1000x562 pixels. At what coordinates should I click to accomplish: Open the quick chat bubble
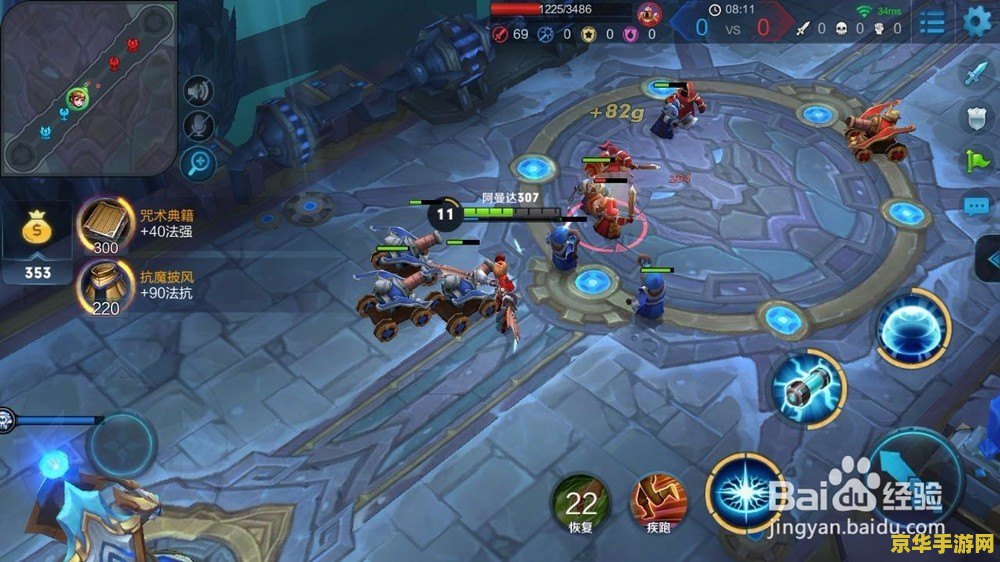975,206
